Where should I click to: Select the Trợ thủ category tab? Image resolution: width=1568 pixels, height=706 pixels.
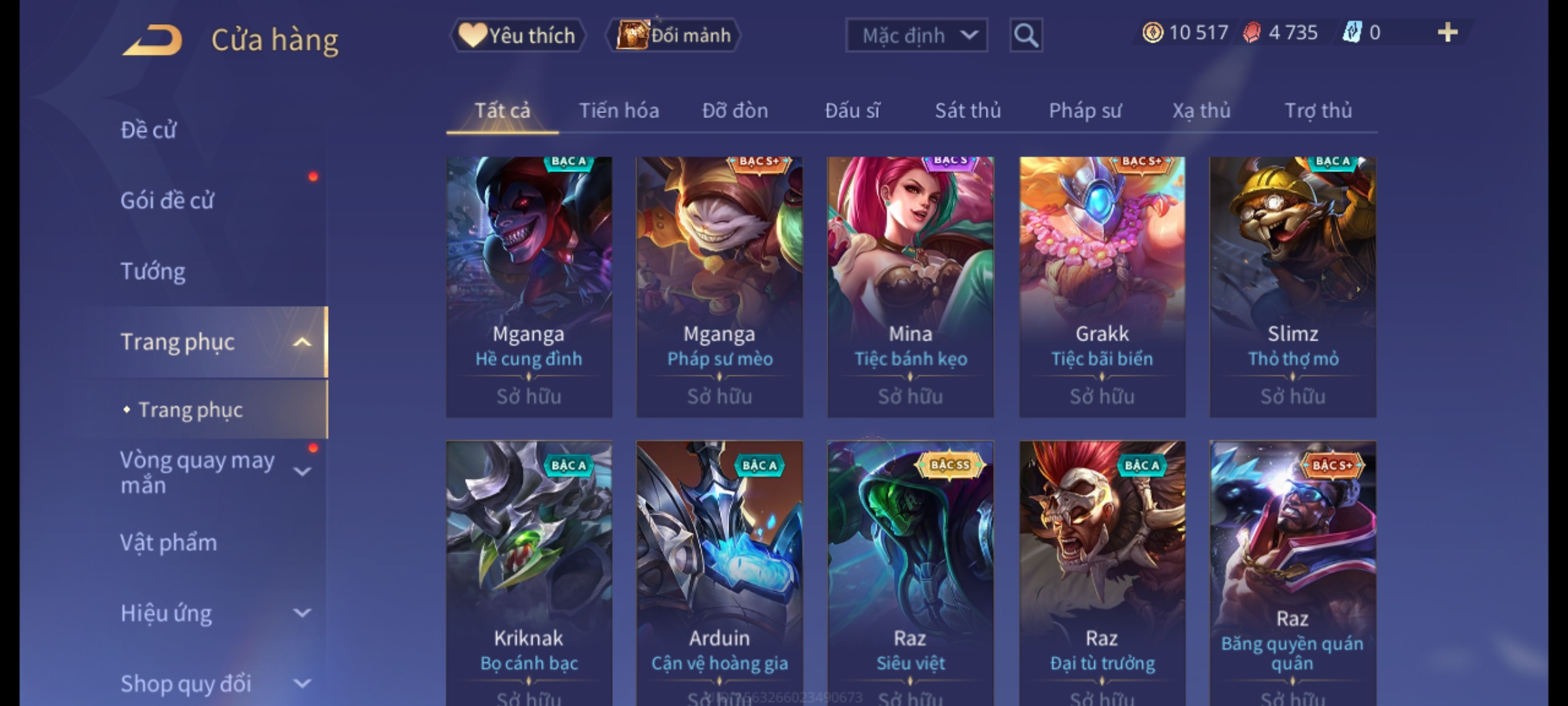pos(1318,110)
